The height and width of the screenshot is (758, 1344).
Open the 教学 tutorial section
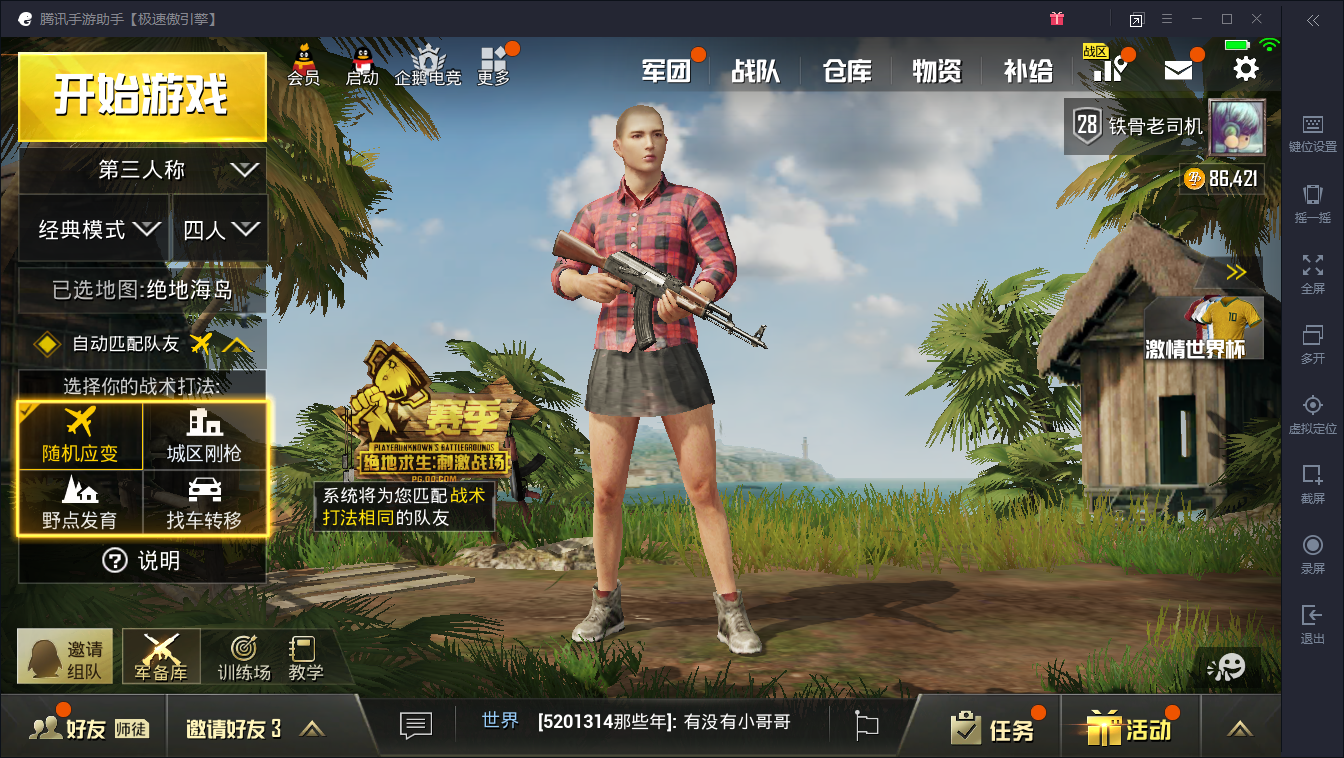pos(305,655)
